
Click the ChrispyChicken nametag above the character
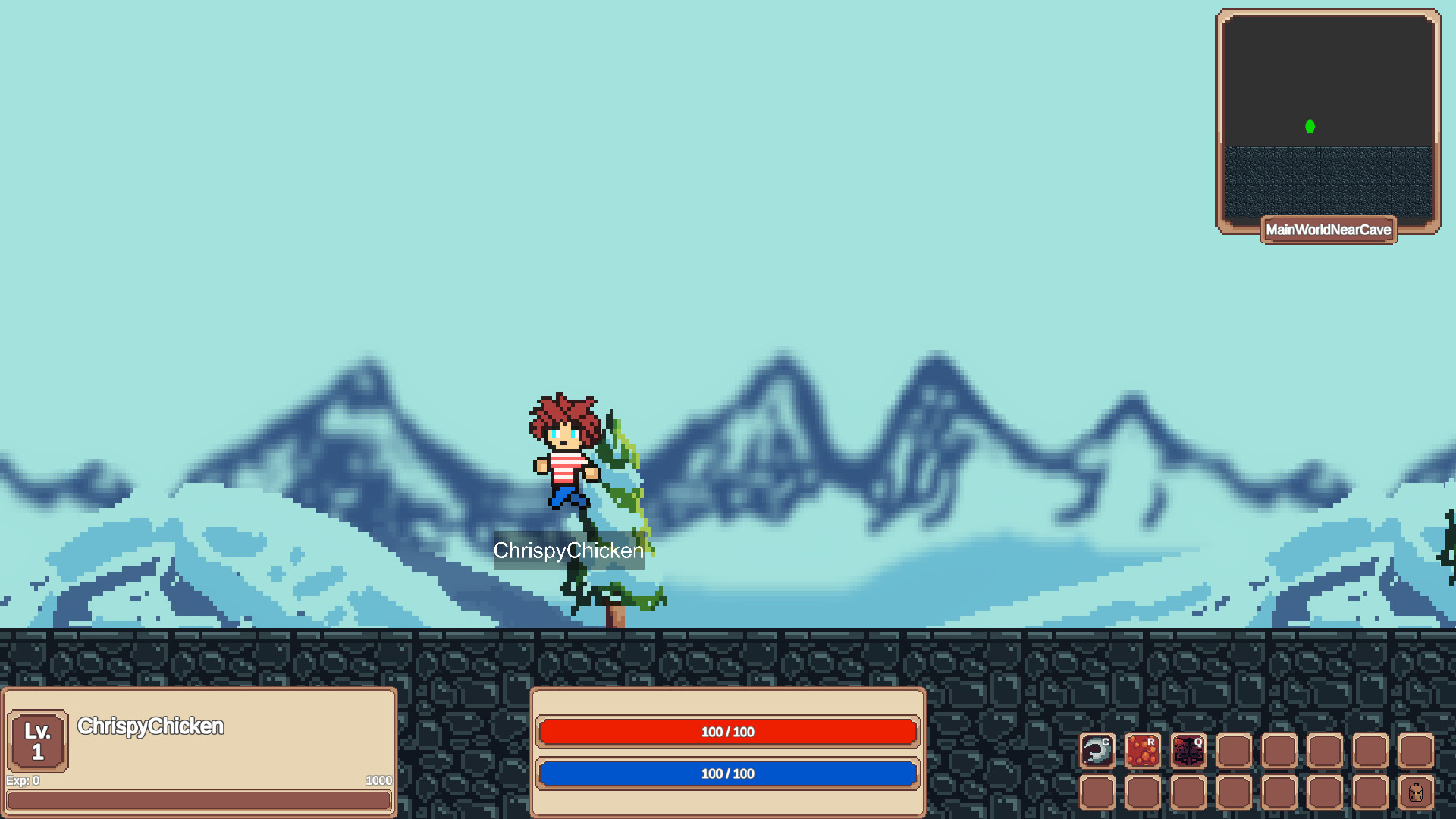(x=568, y=551)
